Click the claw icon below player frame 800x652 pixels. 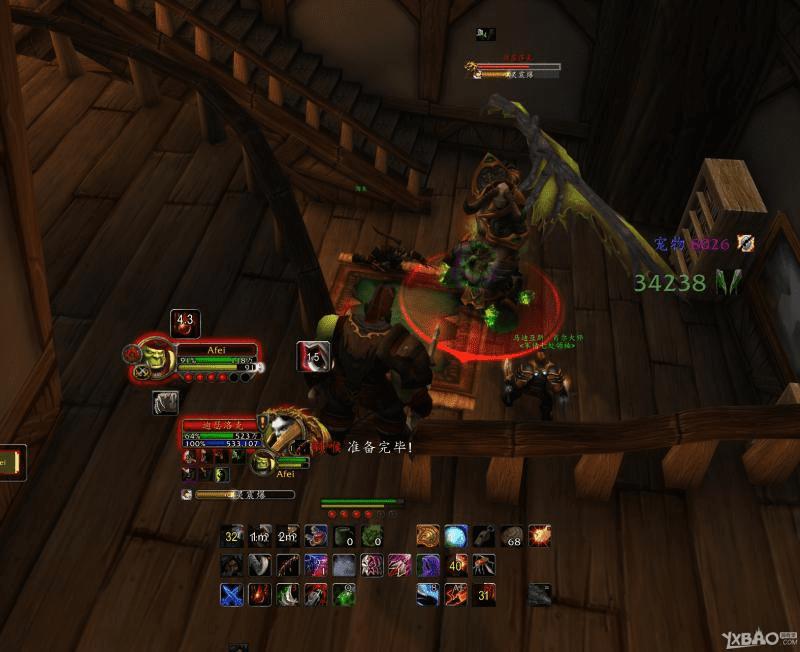165,402
